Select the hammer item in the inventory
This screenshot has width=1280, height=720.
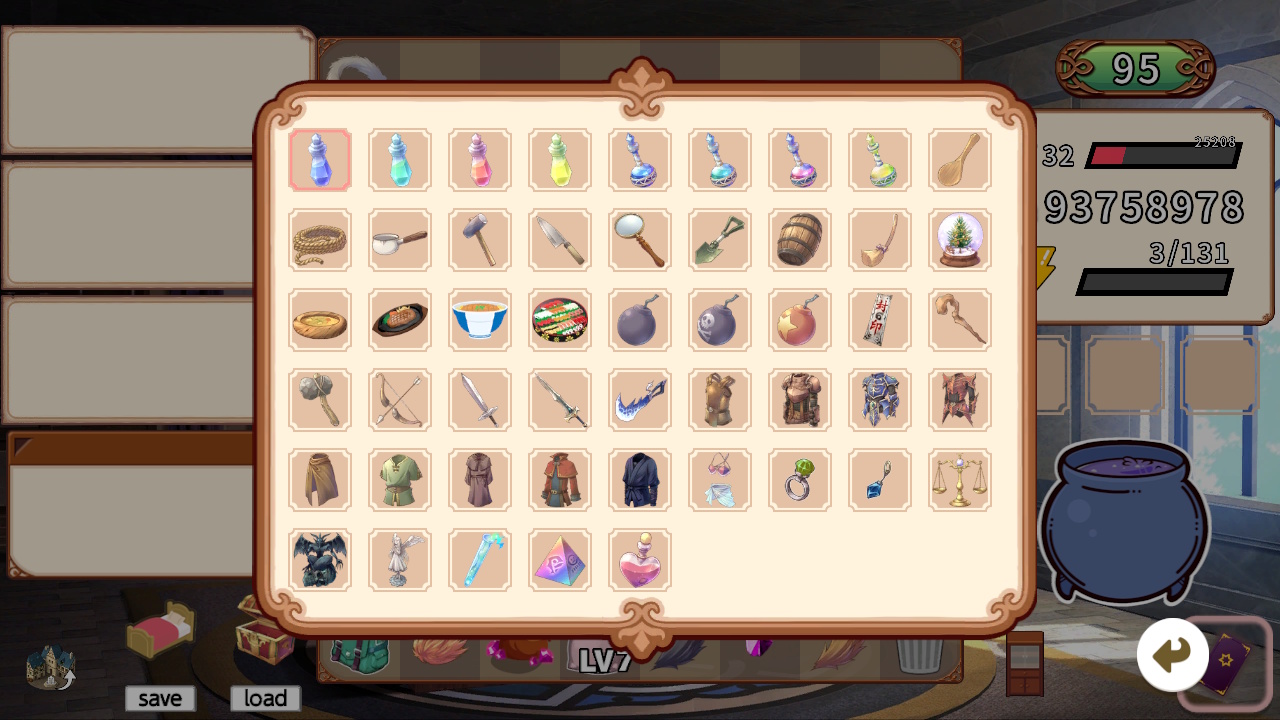tap(480, 240)
